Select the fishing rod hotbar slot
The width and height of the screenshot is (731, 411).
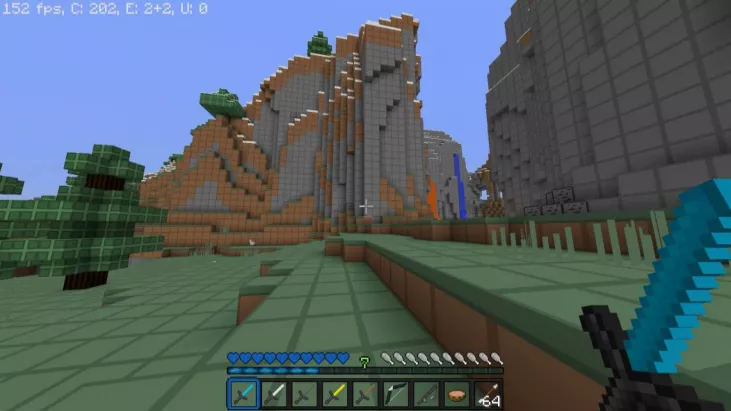[427, 395]
